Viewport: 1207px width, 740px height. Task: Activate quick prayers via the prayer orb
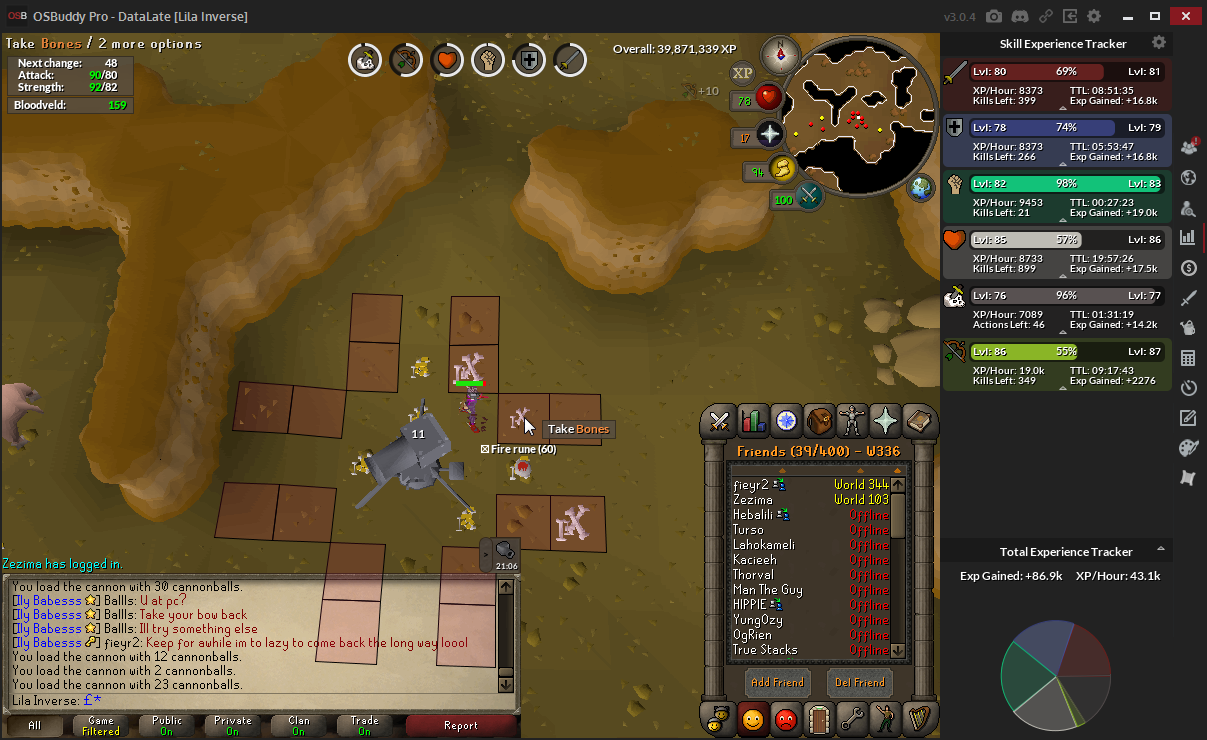[769, 134]
